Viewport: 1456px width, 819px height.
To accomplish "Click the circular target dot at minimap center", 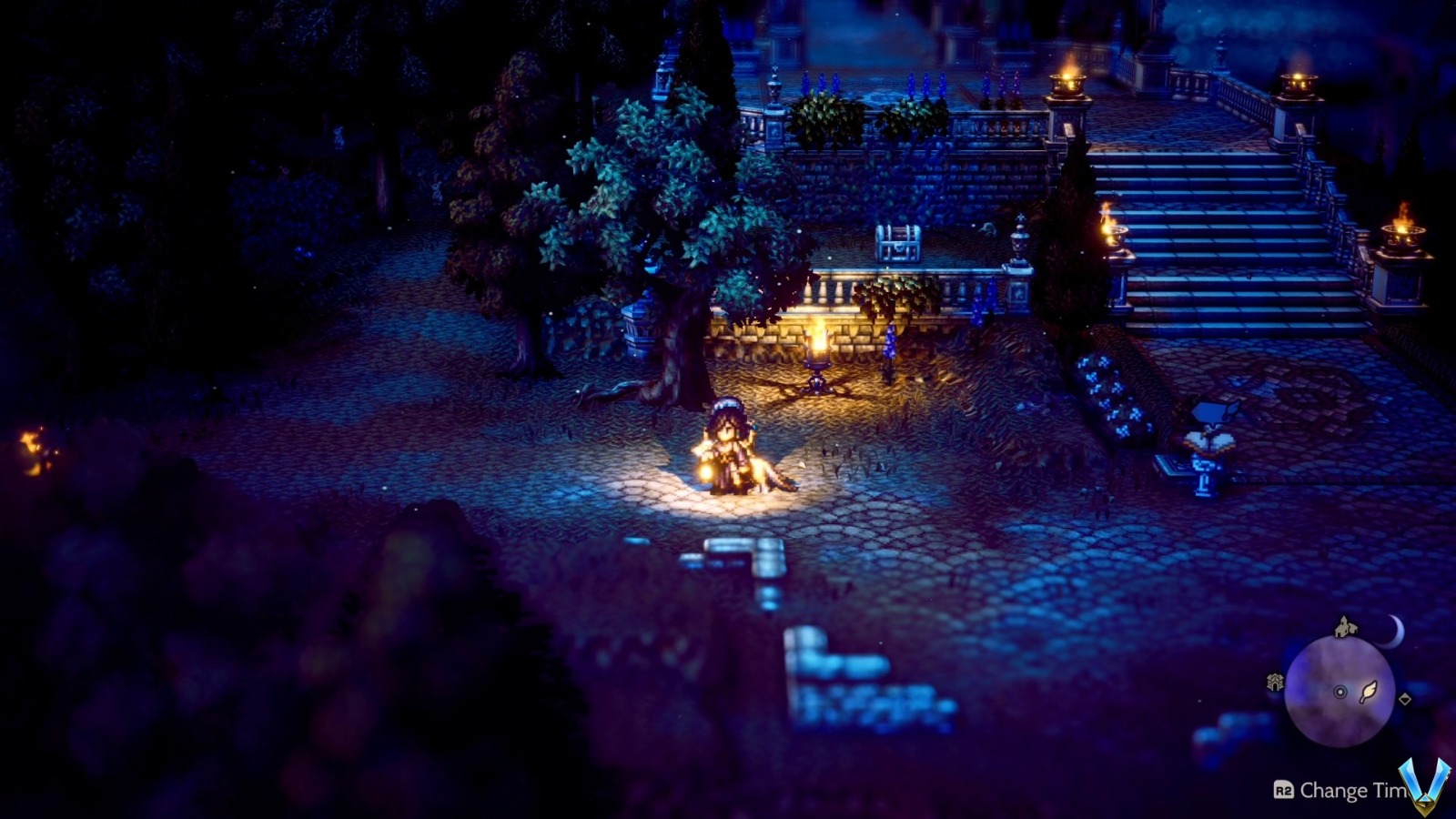I will tap(1340, 692).
